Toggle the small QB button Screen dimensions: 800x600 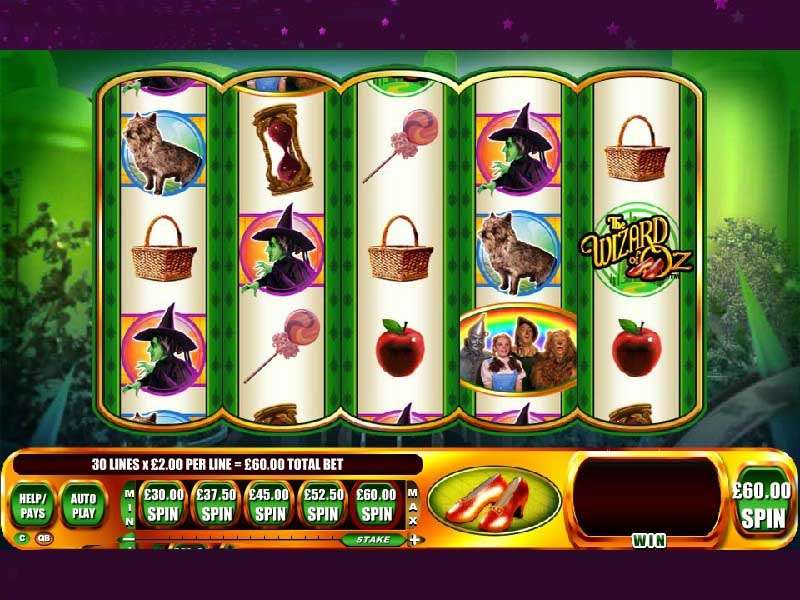pos(44,538)
